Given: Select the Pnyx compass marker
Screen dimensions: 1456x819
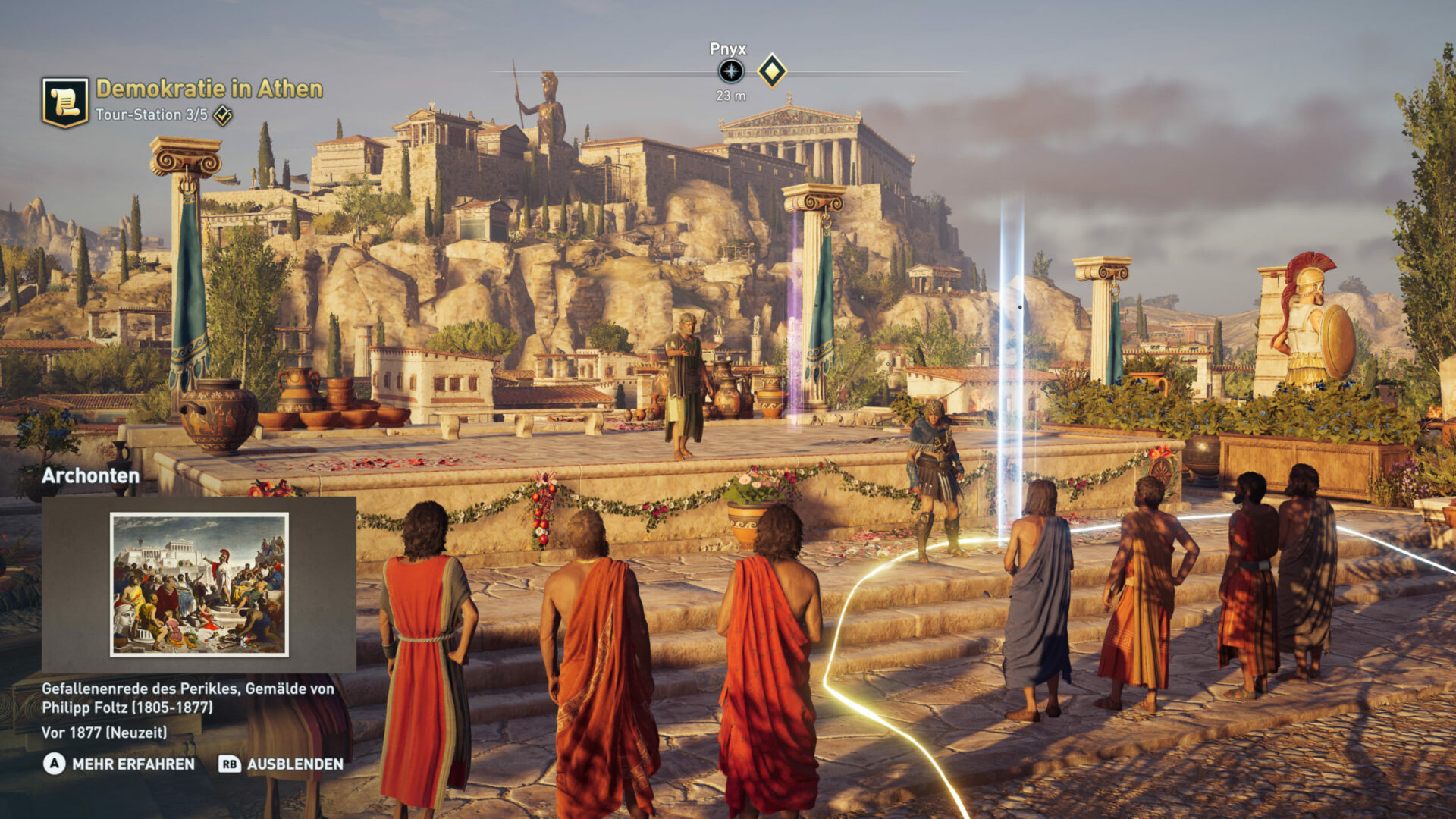Looking at the screenshot, I should click(731, 72).
